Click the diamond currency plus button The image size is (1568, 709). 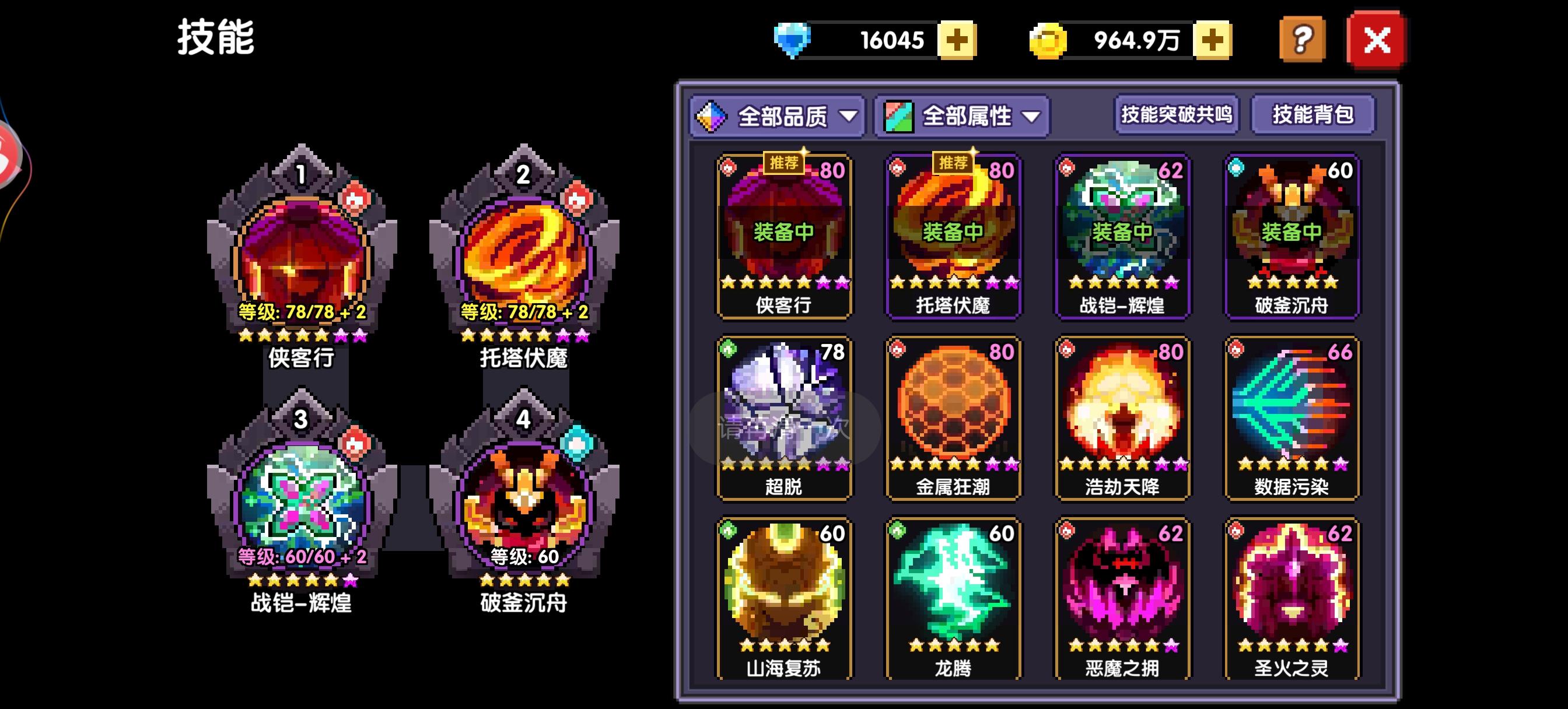click(x=958, y=40)
